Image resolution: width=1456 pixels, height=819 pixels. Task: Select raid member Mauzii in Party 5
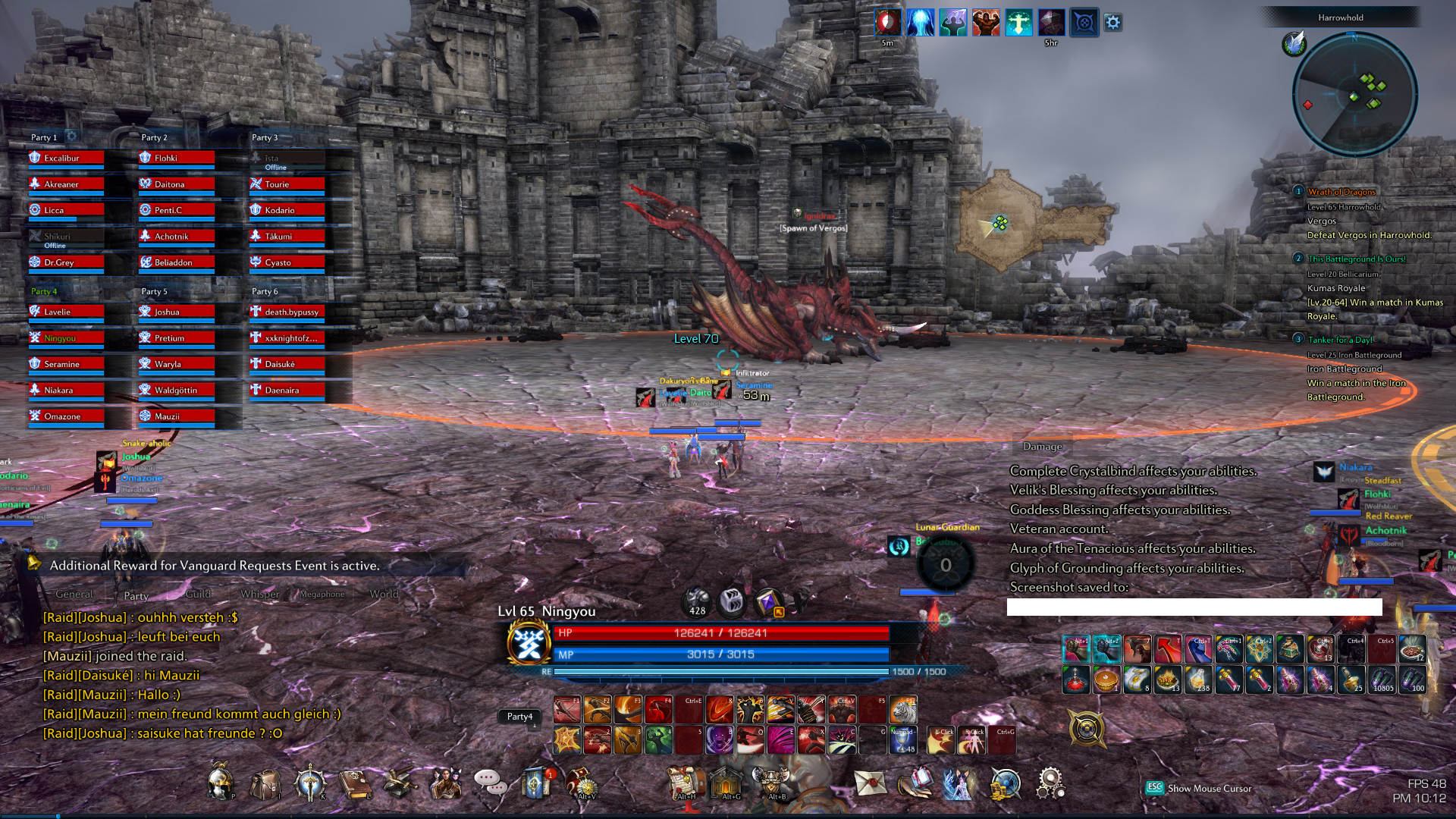177,416
